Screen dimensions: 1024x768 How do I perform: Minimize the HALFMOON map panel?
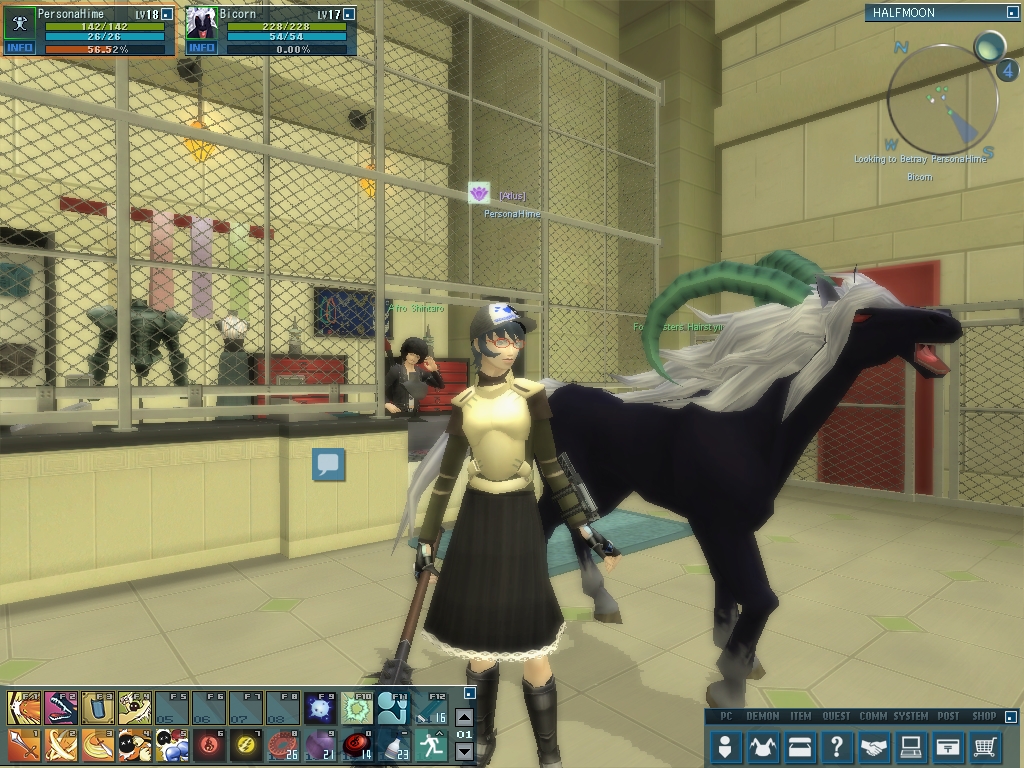point(1012,13)
